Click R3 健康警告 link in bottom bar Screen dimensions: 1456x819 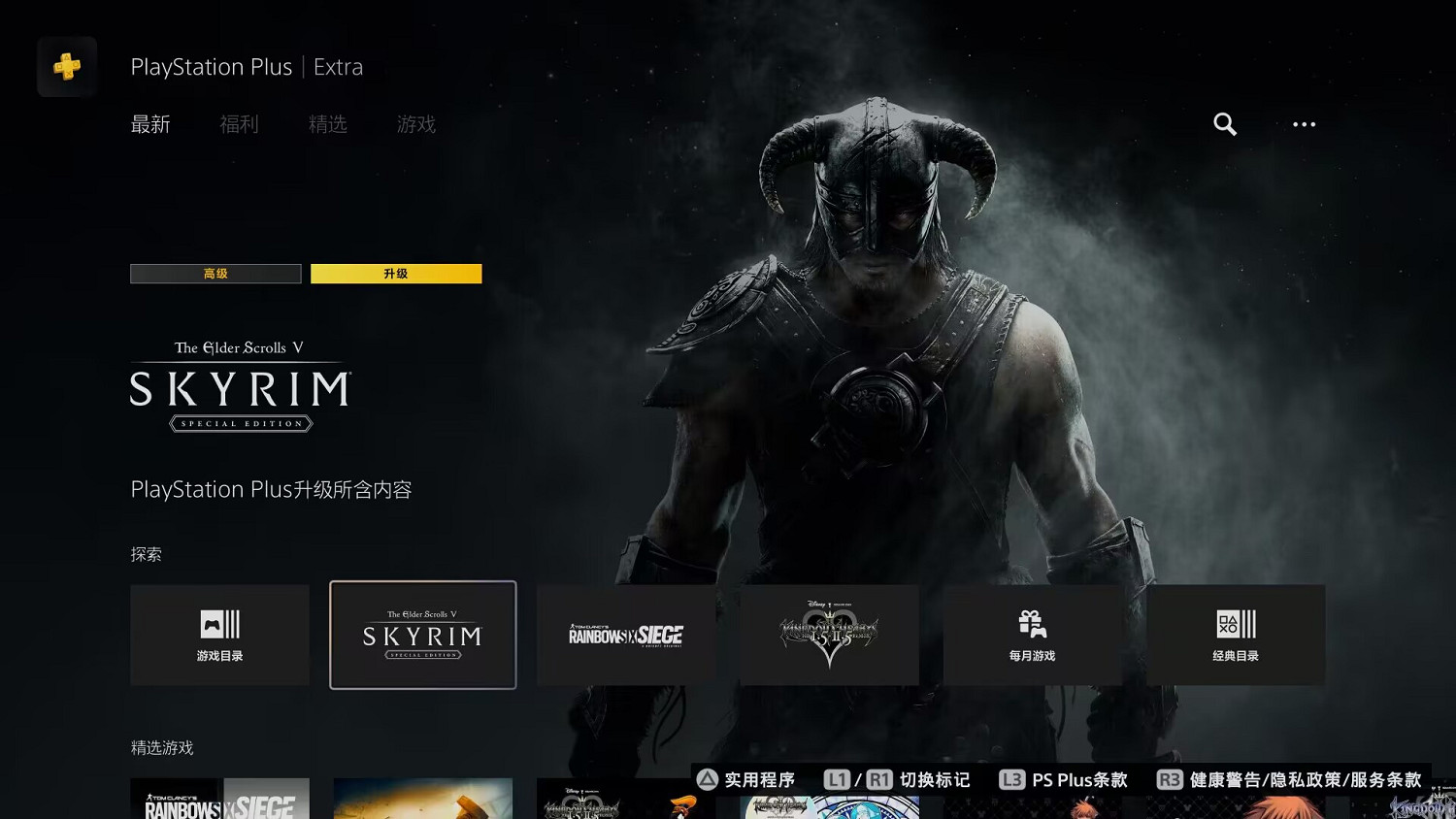[1170, 779]
